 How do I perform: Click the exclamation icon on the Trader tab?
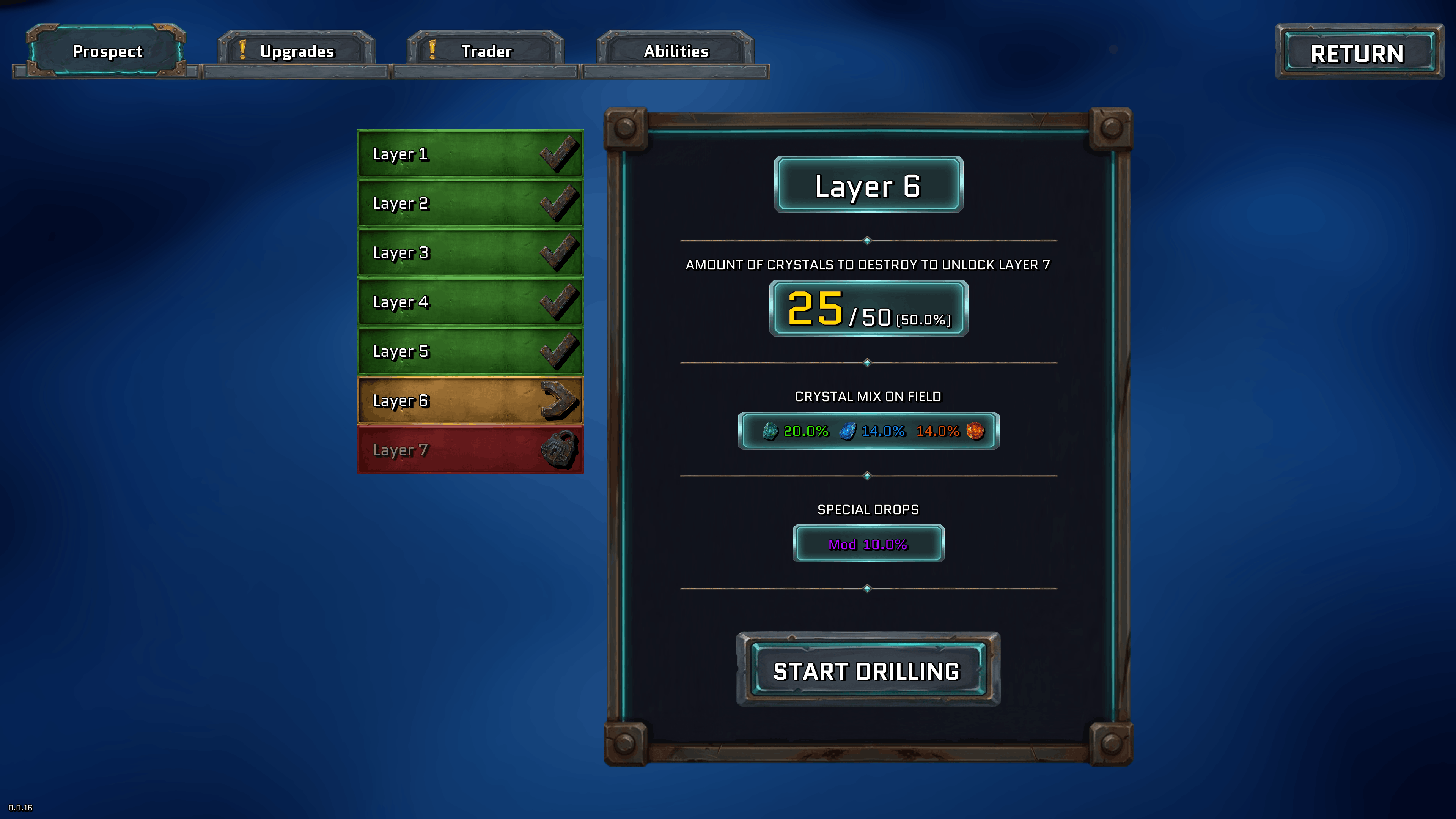pyautogui.click(x=433, y=50)
